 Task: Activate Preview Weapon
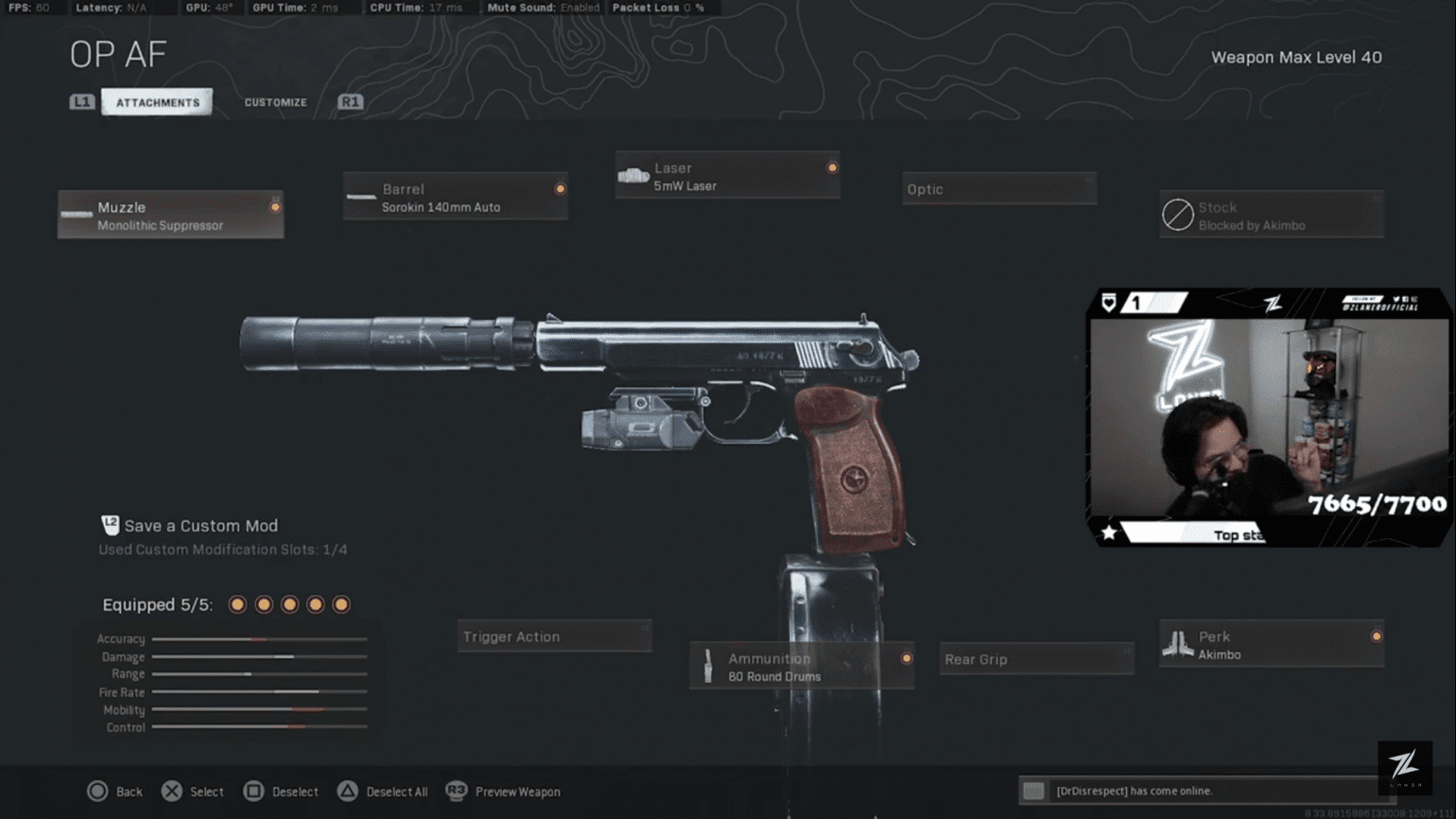[x=501, y=792]
